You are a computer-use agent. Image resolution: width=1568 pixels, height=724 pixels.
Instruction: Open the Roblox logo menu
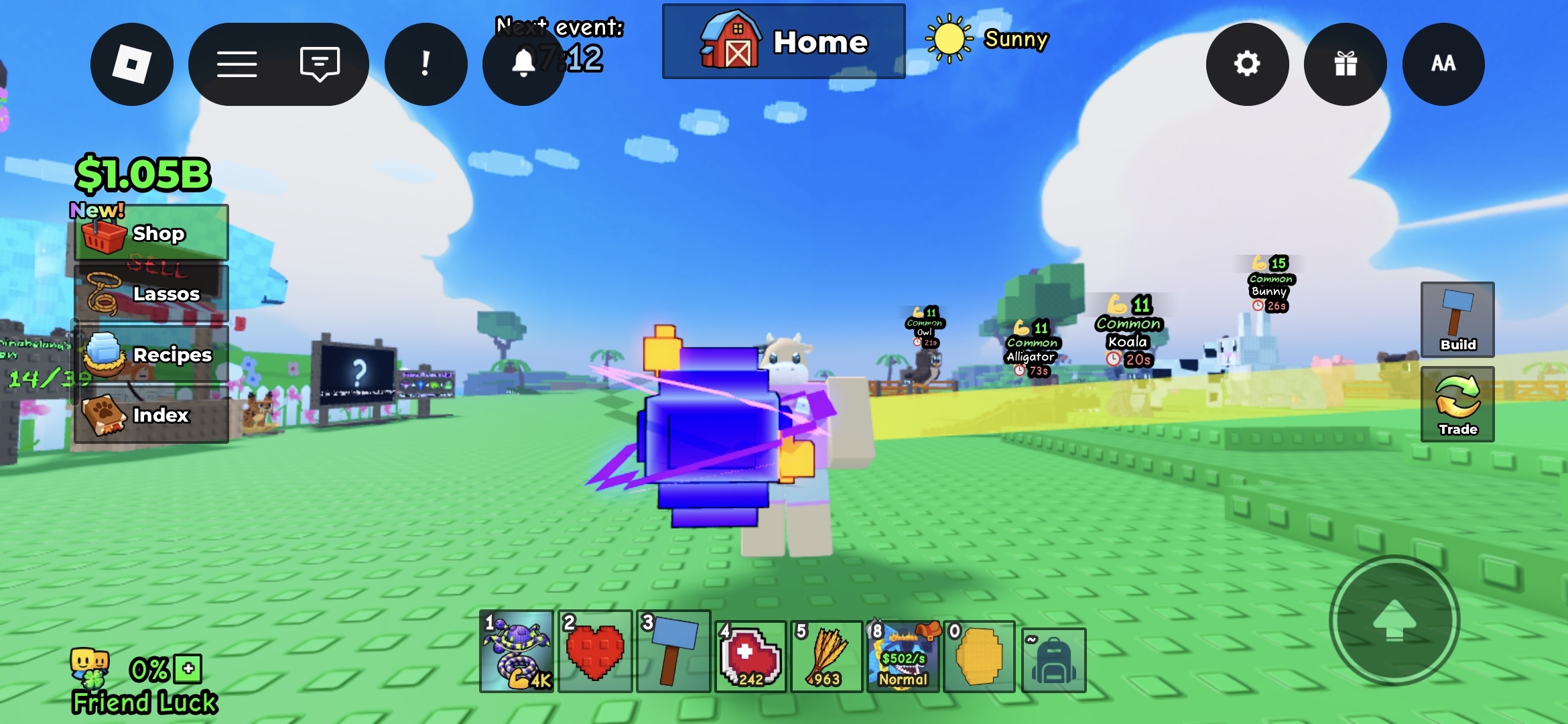pyautogui.click(x=132, y=64)
